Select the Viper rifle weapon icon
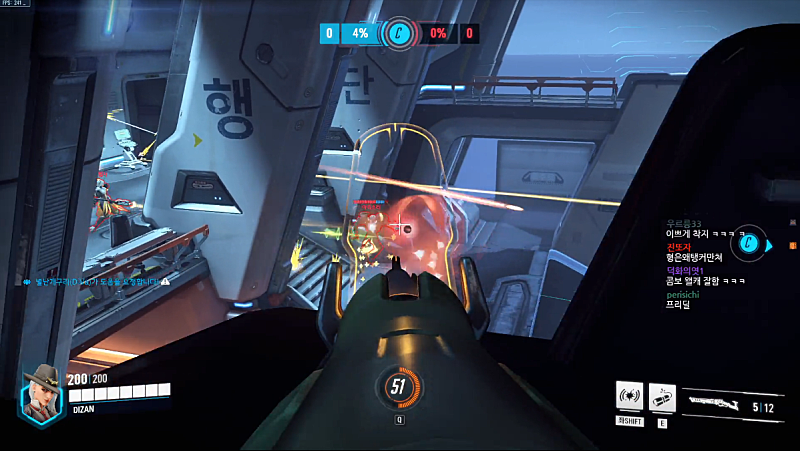Screen dimensions: 800x451 tap(715, 405)
